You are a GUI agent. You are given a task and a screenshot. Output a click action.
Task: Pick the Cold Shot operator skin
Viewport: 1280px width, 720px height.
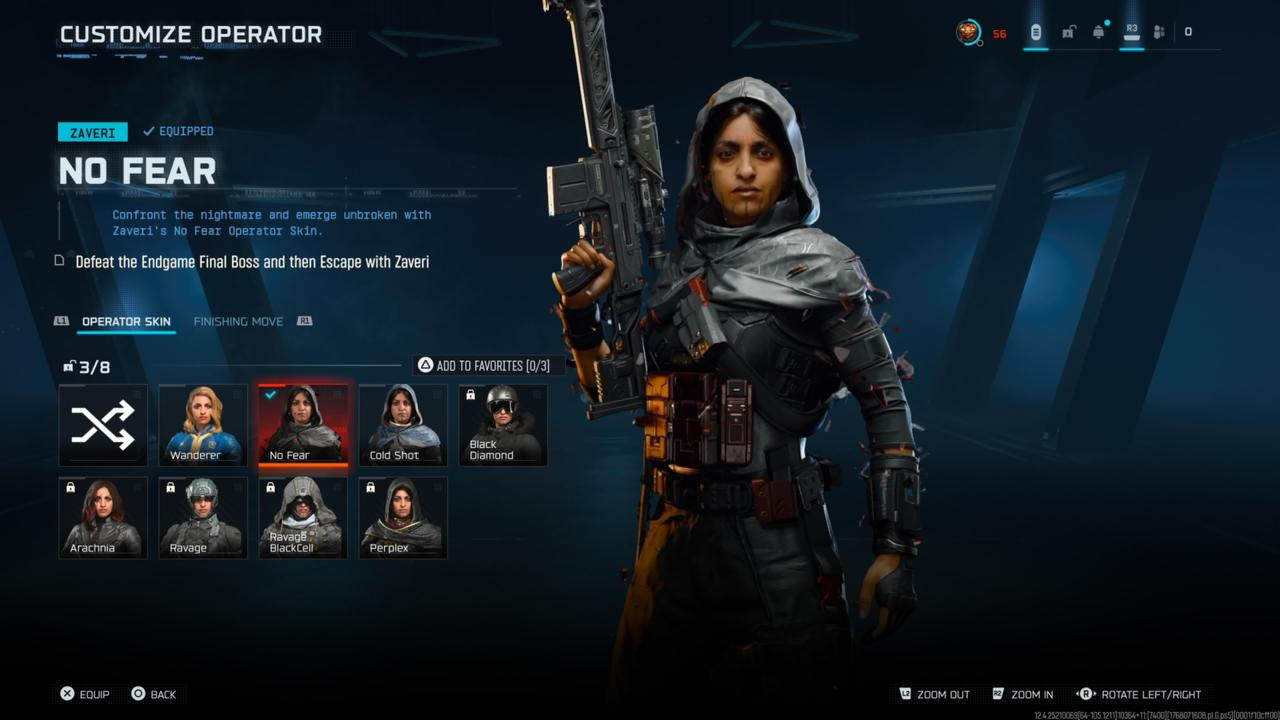[x=403, y=425]
